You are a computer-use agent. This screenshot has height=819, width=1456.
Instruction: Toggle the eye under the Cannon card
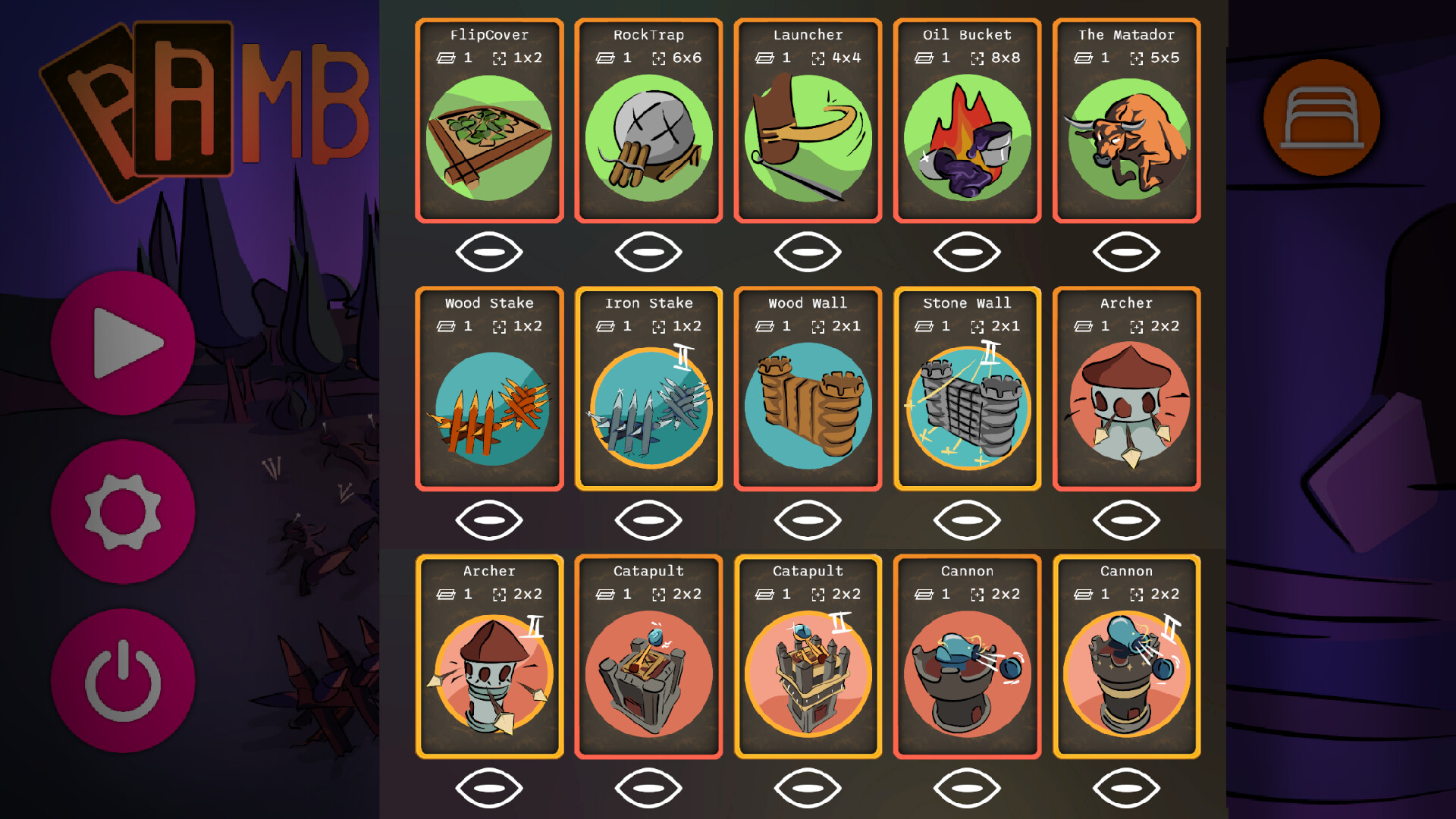coord(968,788)
